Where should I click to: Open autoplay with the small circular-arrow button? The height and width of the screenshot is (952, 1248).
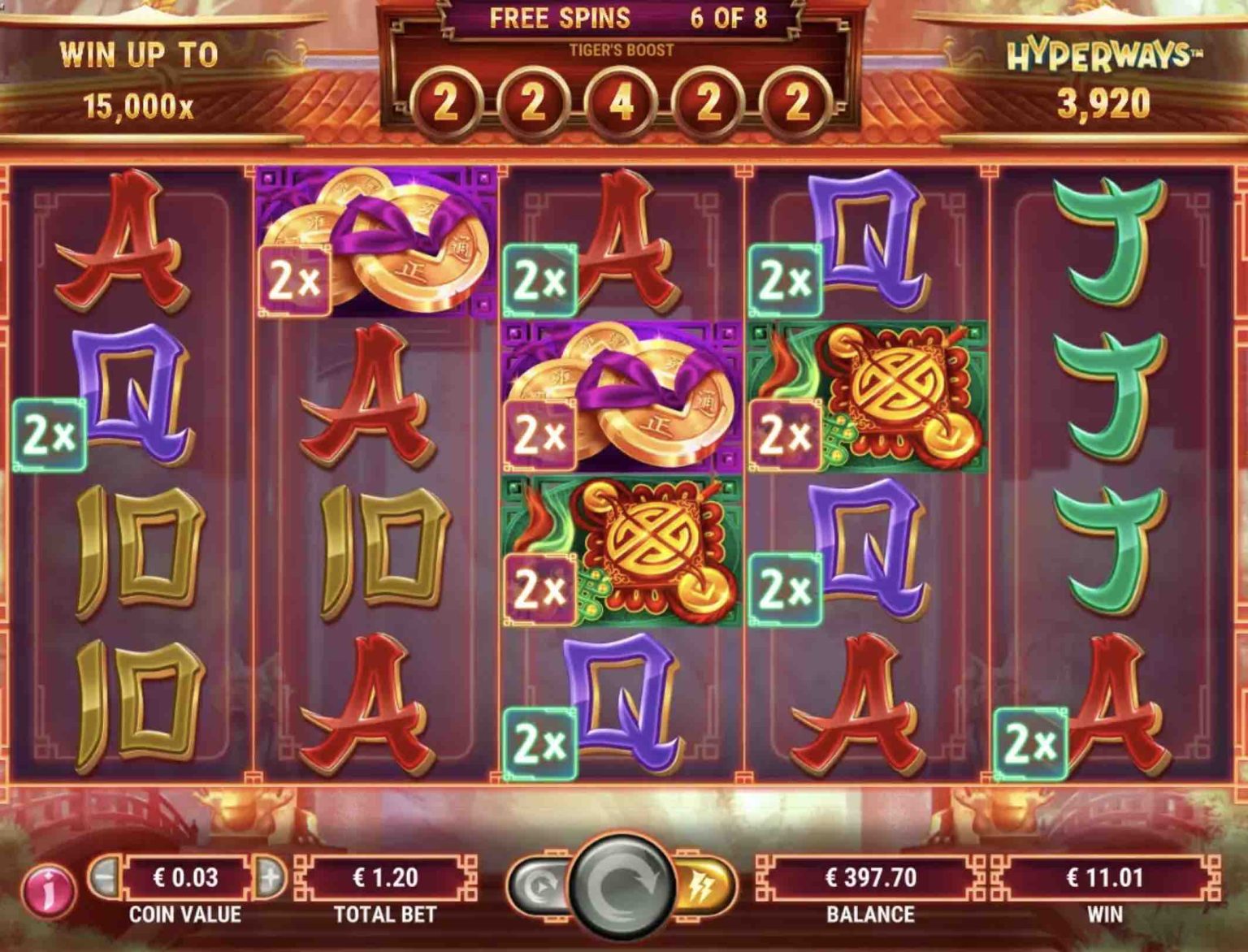(538, 886)
